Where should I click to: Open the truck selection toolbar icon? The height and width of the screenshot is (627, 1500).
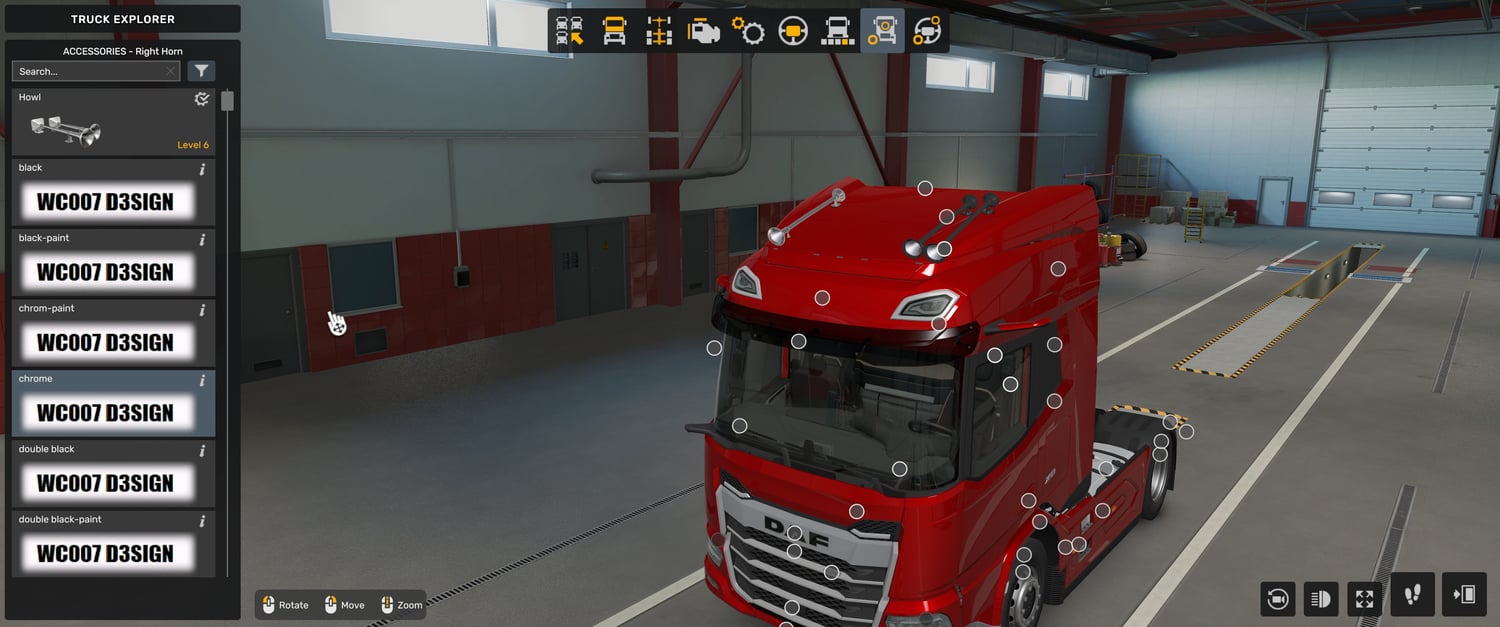(570, 31)
